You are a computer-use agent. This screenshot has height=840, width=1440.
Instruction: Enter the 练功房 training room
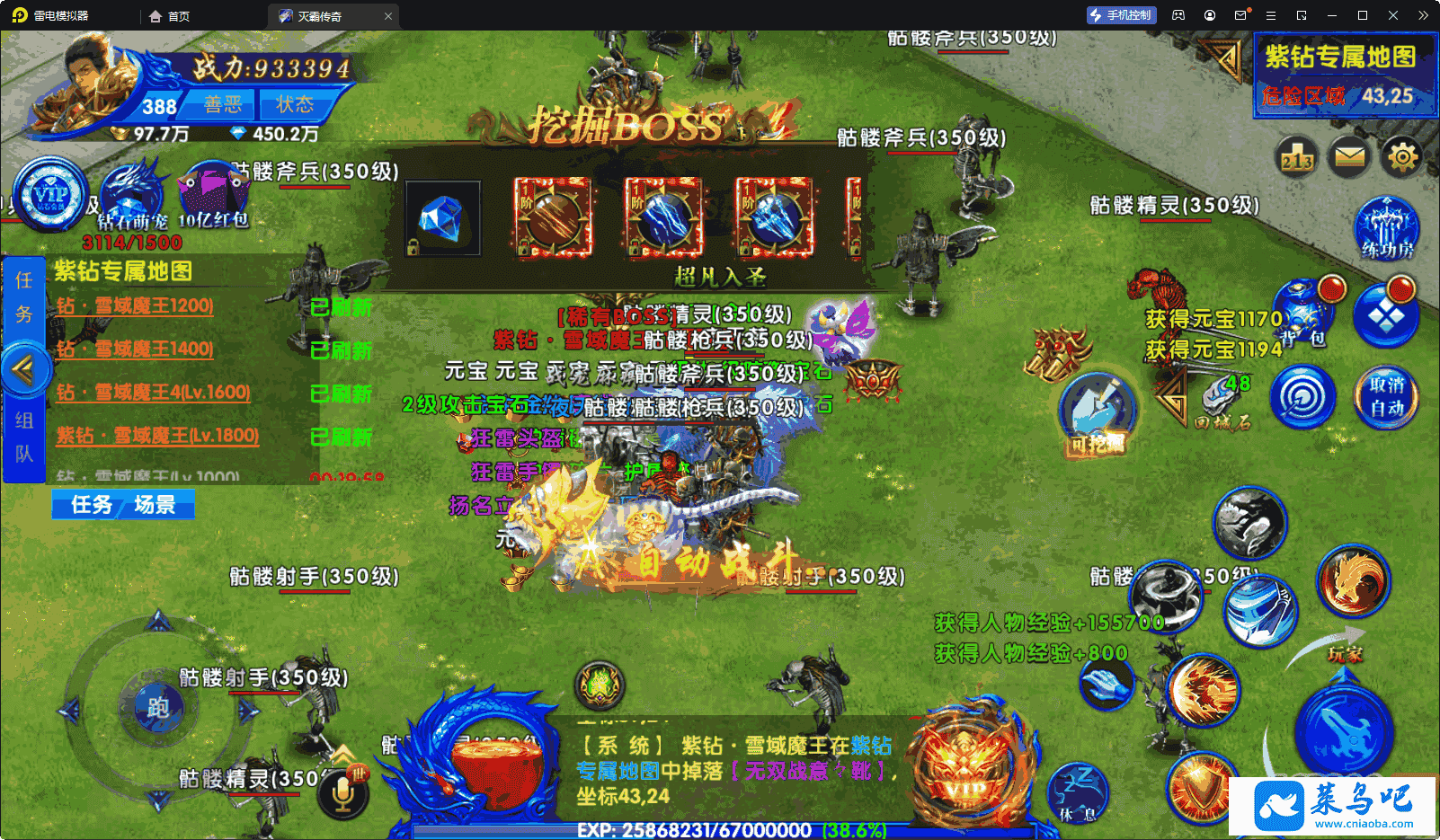1387,227
